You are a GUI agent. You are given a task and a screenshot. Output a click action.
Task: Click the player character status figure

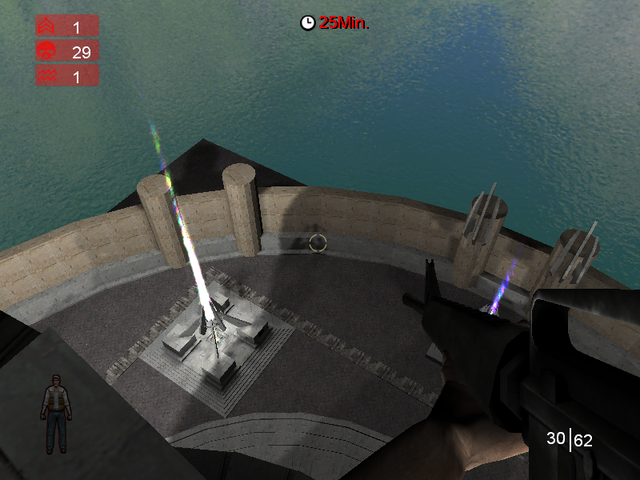[55, 413]
